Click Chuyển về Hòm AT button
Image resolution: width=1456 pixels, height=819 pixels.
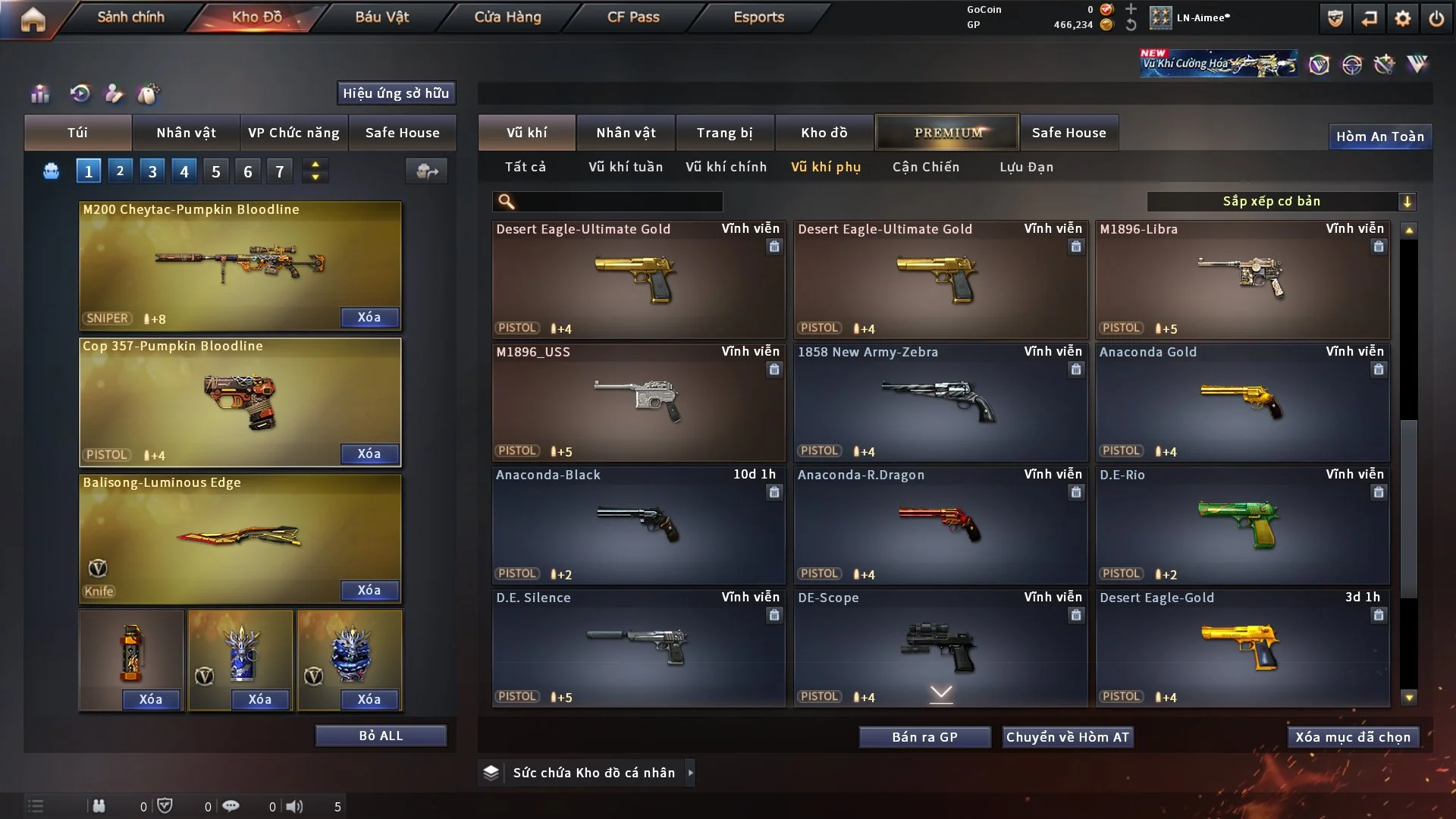point(1068,737)
